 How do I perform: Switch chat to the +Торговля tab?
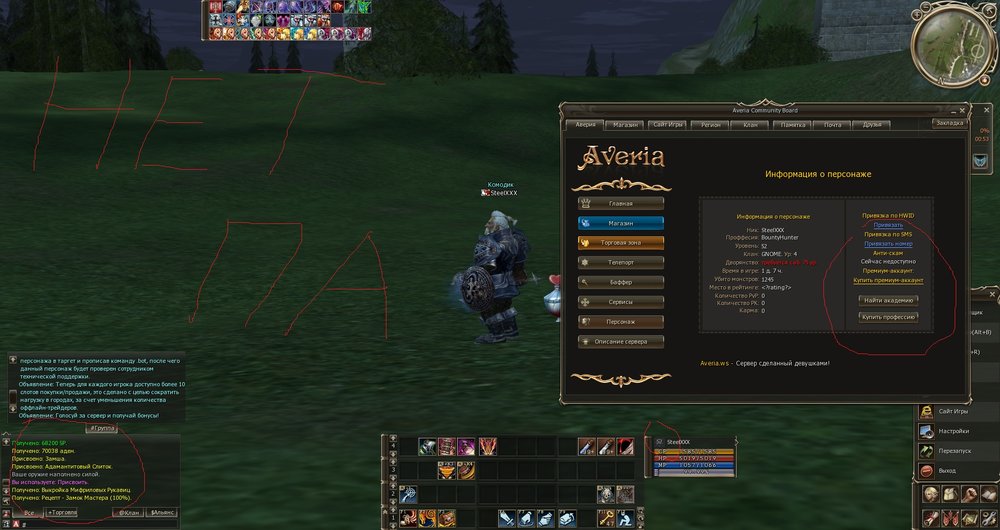pyautogui.click(x=62, y=512)
